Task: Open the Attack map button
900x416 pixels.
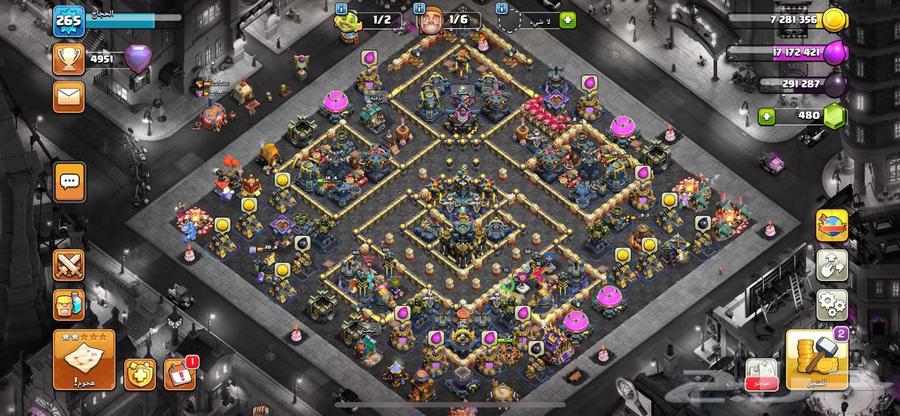Action: (x=83, y=360)
